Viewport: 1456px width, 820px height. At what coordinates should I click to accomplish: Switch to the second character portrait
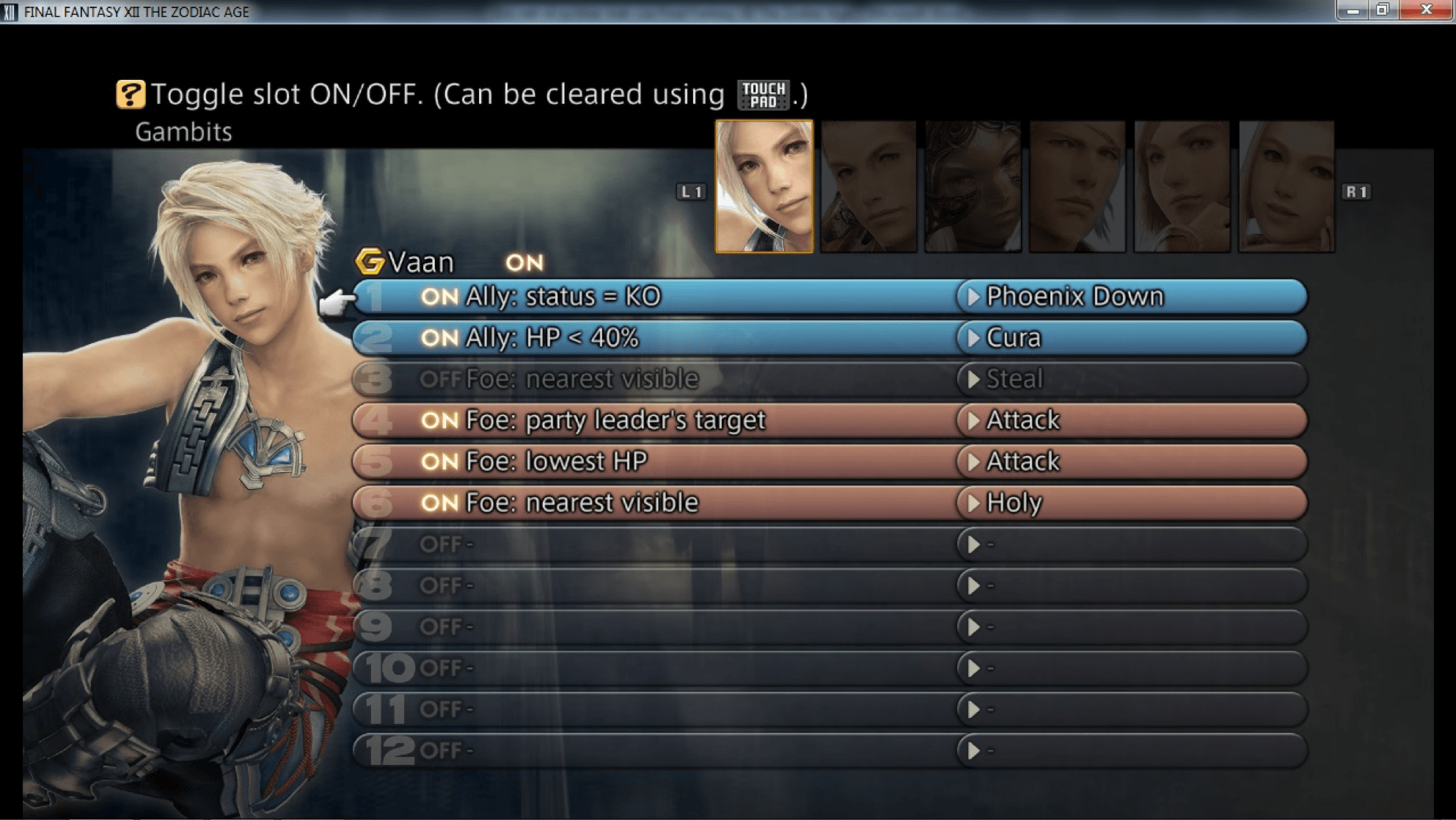pos(868,186)
